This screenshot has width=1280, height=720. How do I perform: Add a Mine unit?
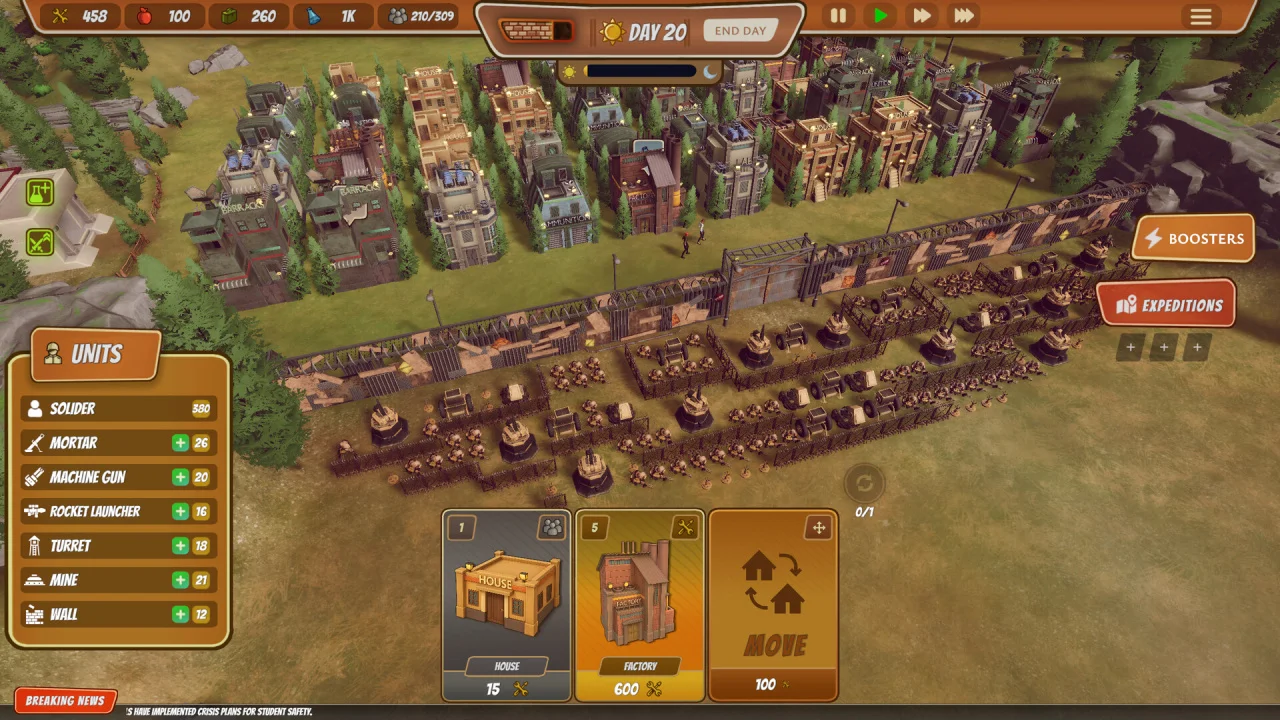click(180, 580)
